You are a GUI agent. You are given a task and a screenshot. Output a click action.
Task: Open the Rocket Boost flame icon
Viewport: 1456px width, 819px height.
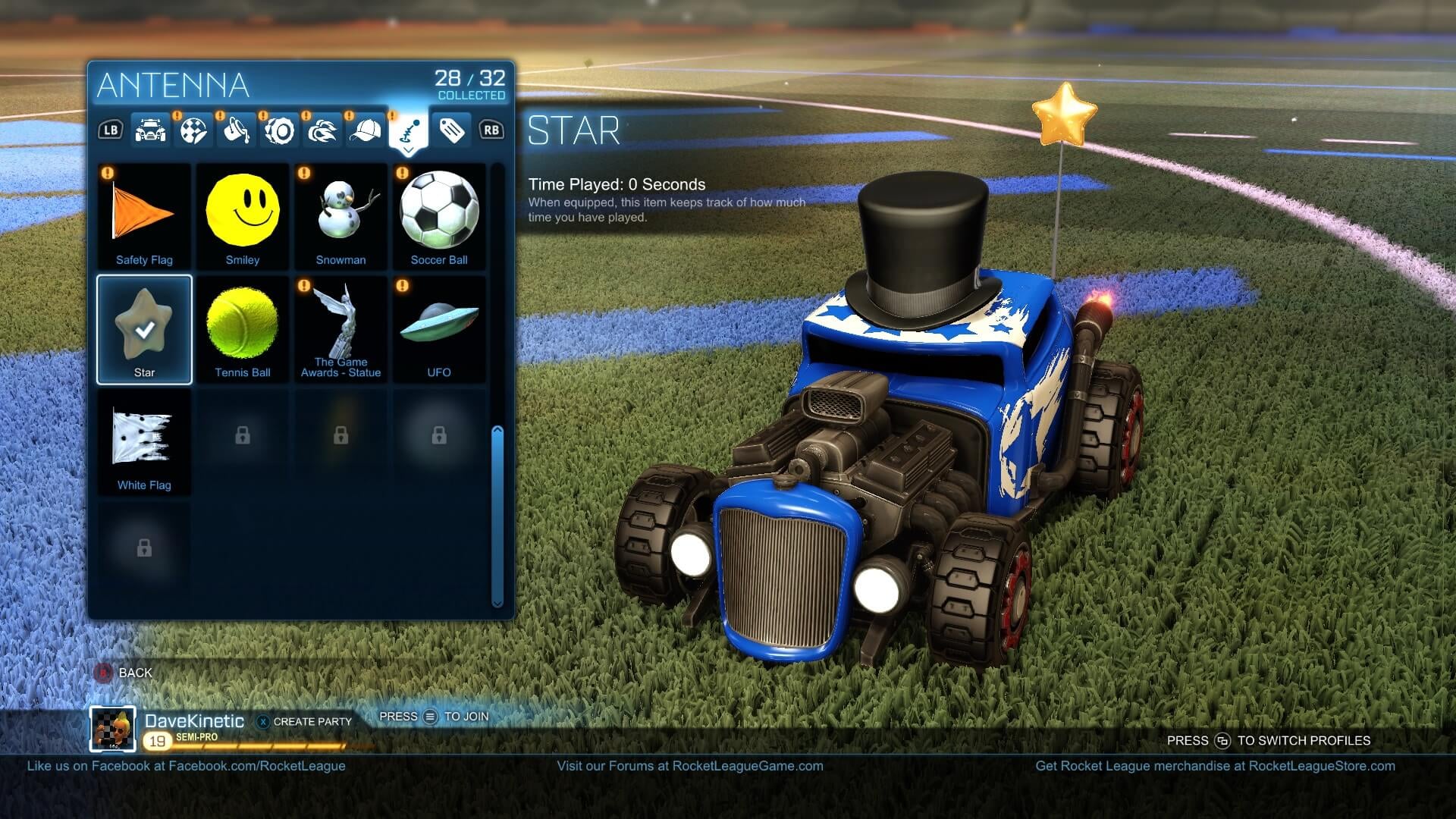click(x=323, y=129)
